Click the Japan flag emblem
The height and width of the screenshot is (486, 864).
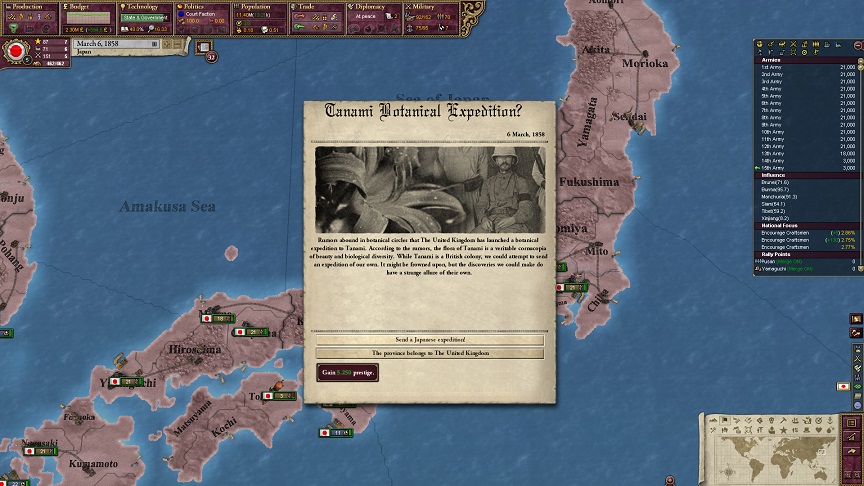point(16,50)
